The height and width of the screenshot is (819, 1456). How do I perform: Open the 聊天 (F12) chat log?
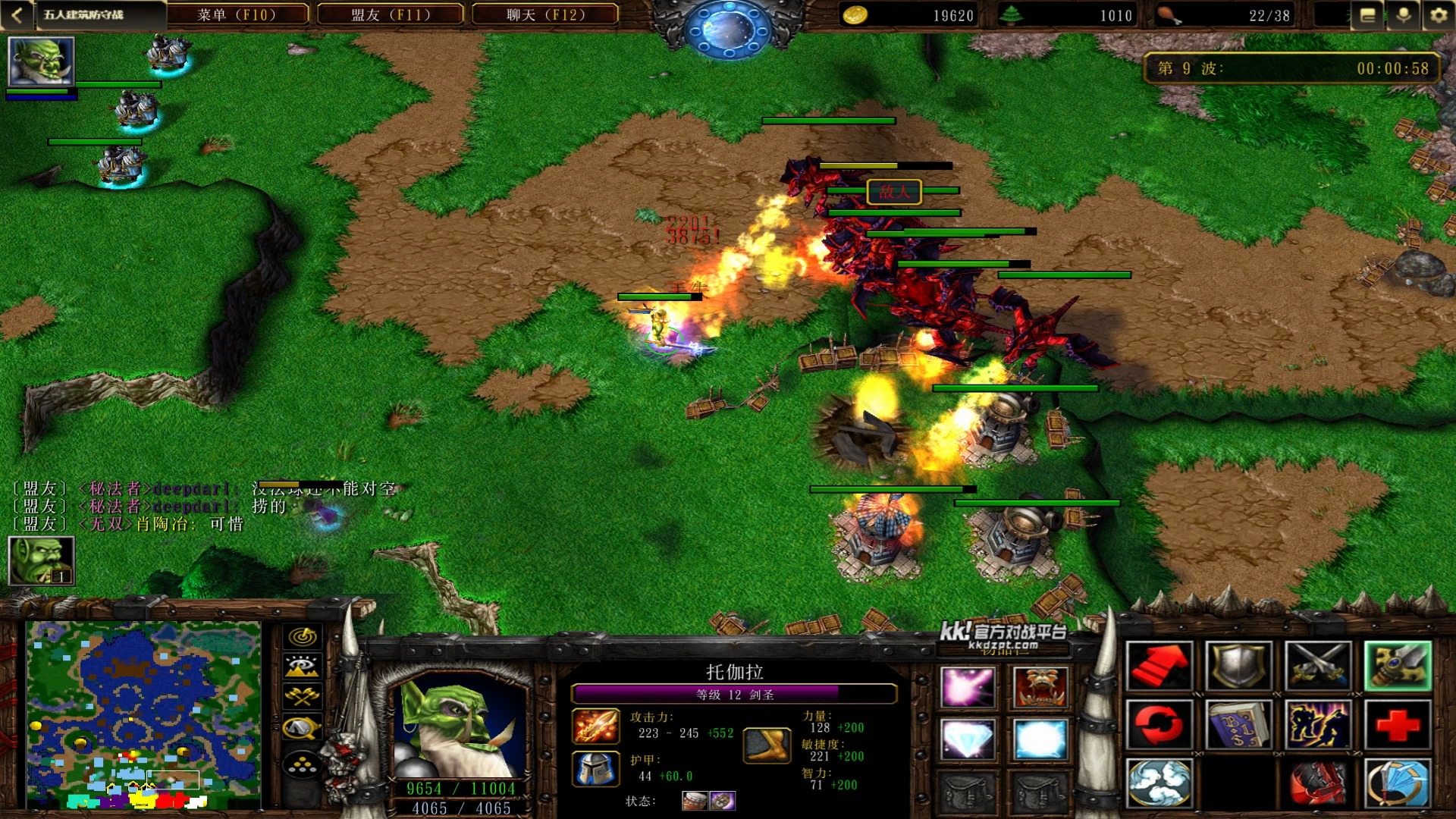[545, 14]
